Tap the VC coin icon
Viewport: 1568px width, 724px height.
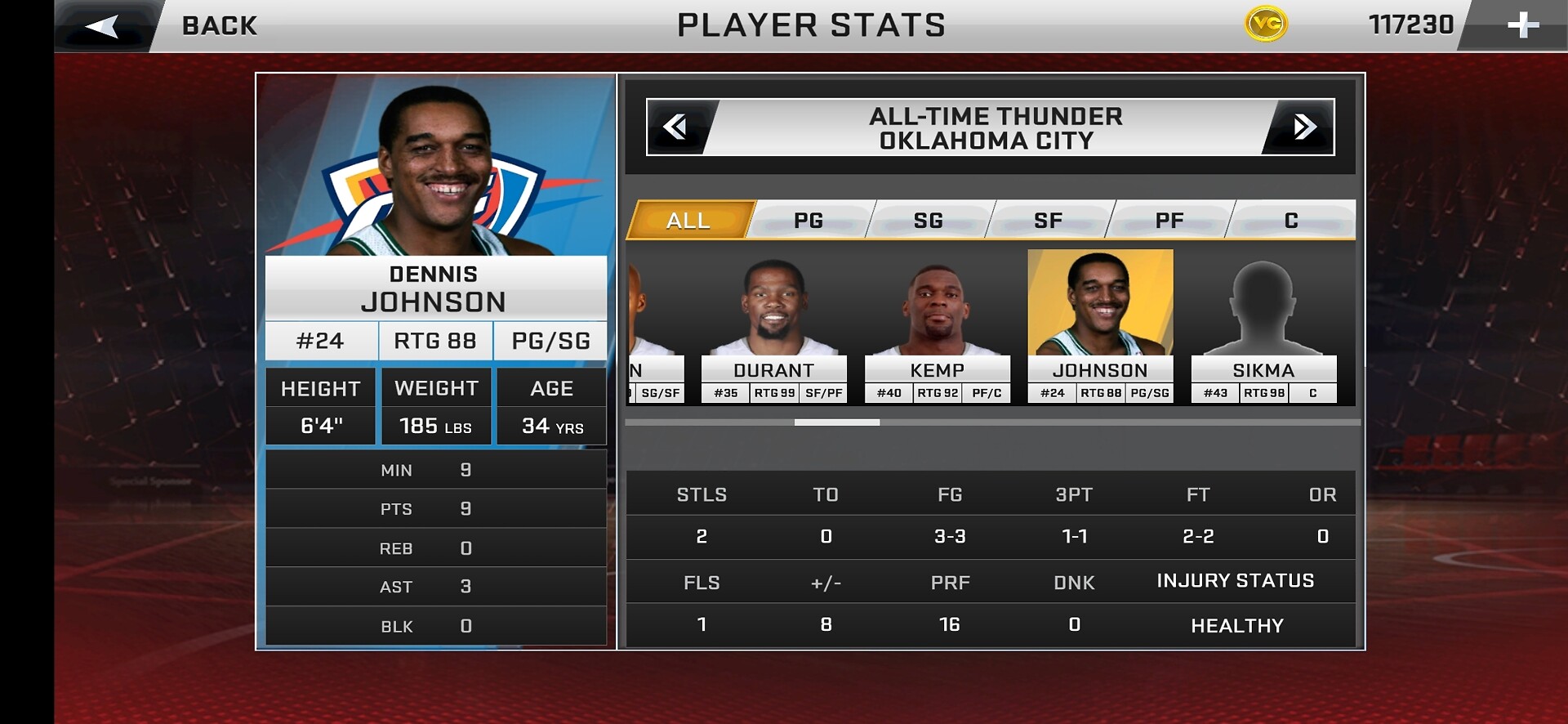pyautogui.click(x=1266, y=25)
